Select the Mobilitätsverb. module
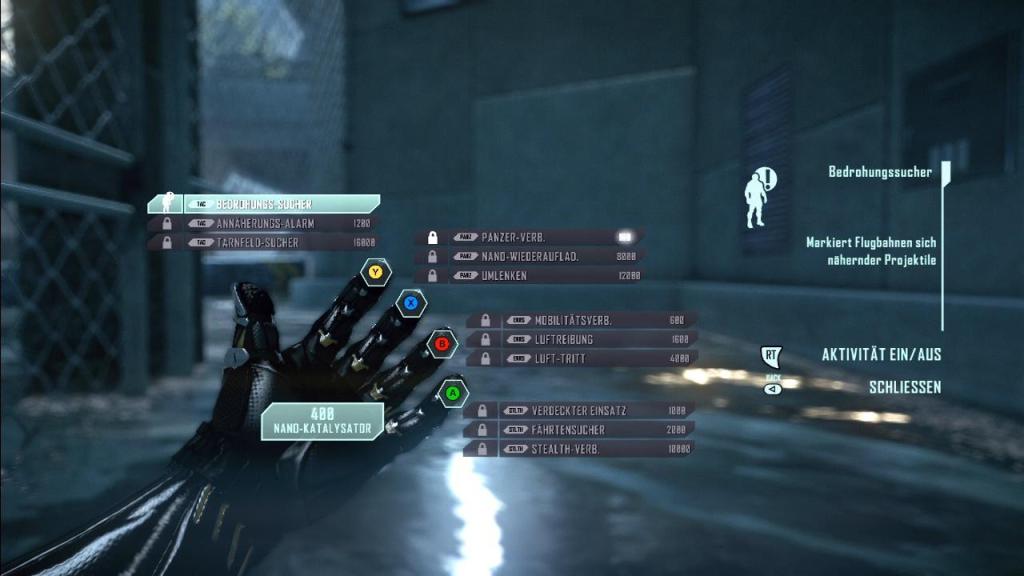Screen dimensions: 1024x576 [582, 320]
